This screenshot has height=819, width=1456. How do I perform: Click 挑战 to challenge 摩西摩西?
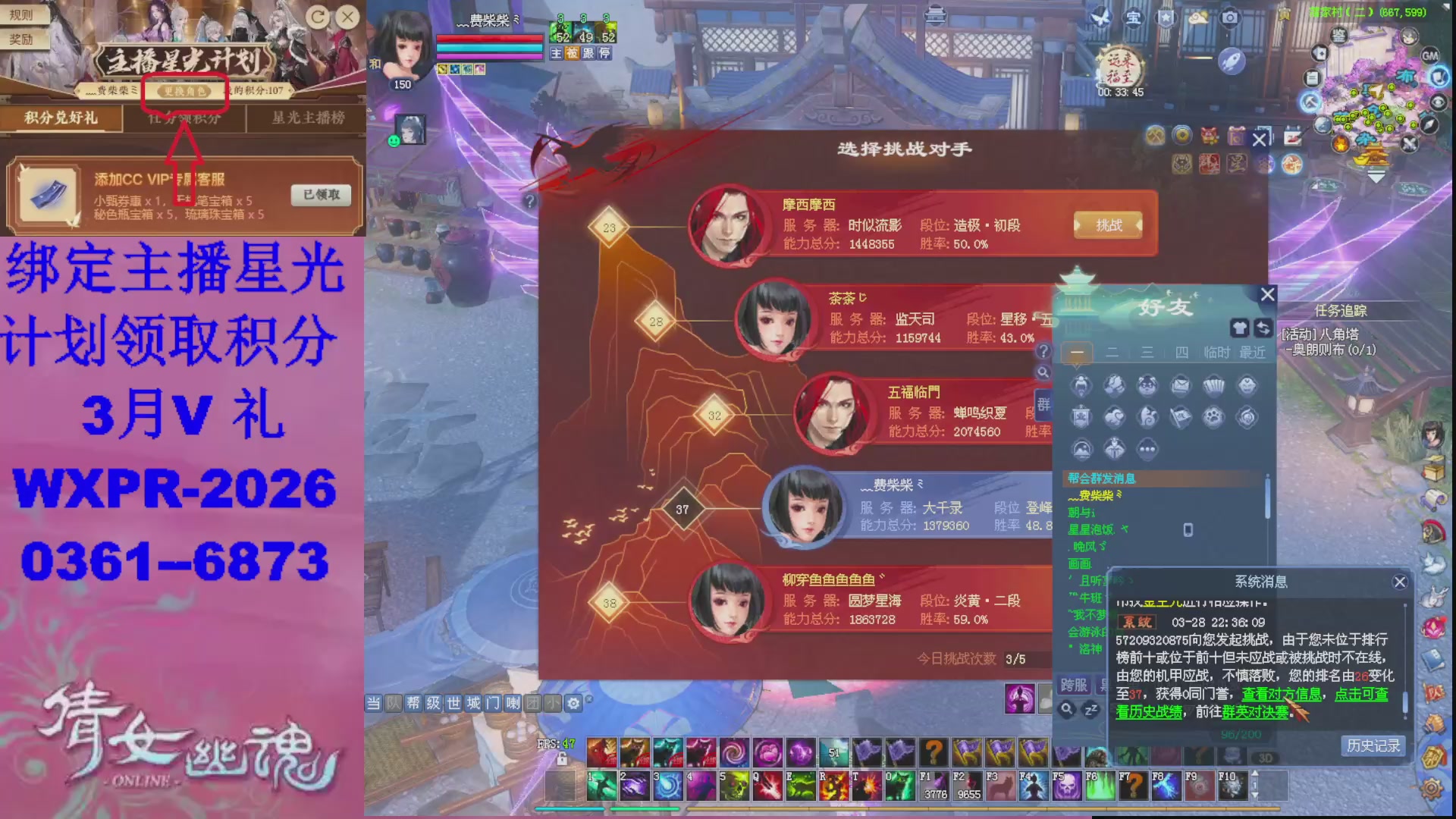[x=1108, y=225]
